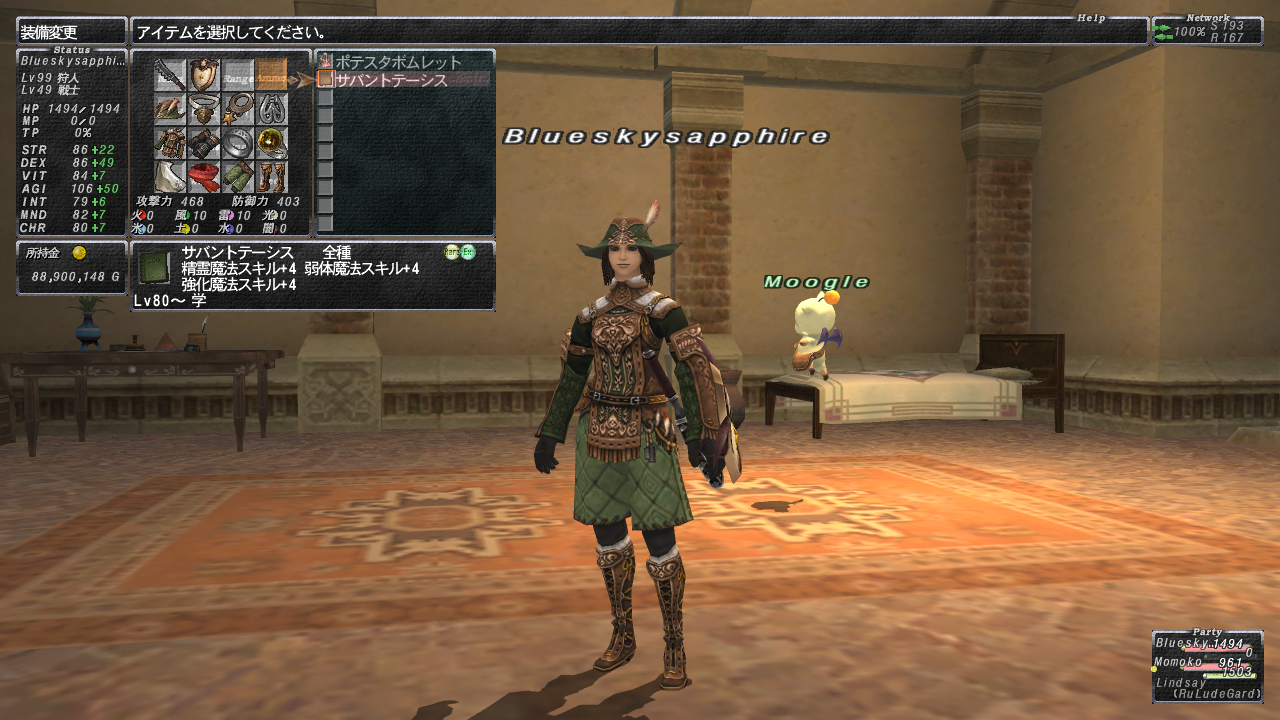
Task: Choose the yellow gem ring slot
Action: coord(271,142)
